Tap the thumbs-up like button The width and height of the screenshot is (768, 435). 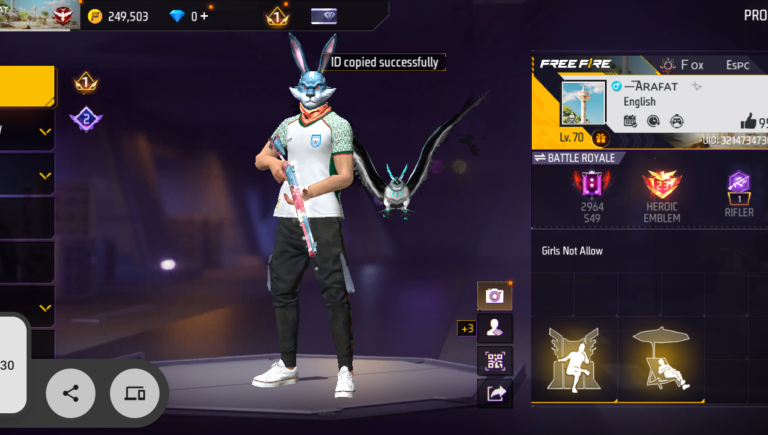748,121
